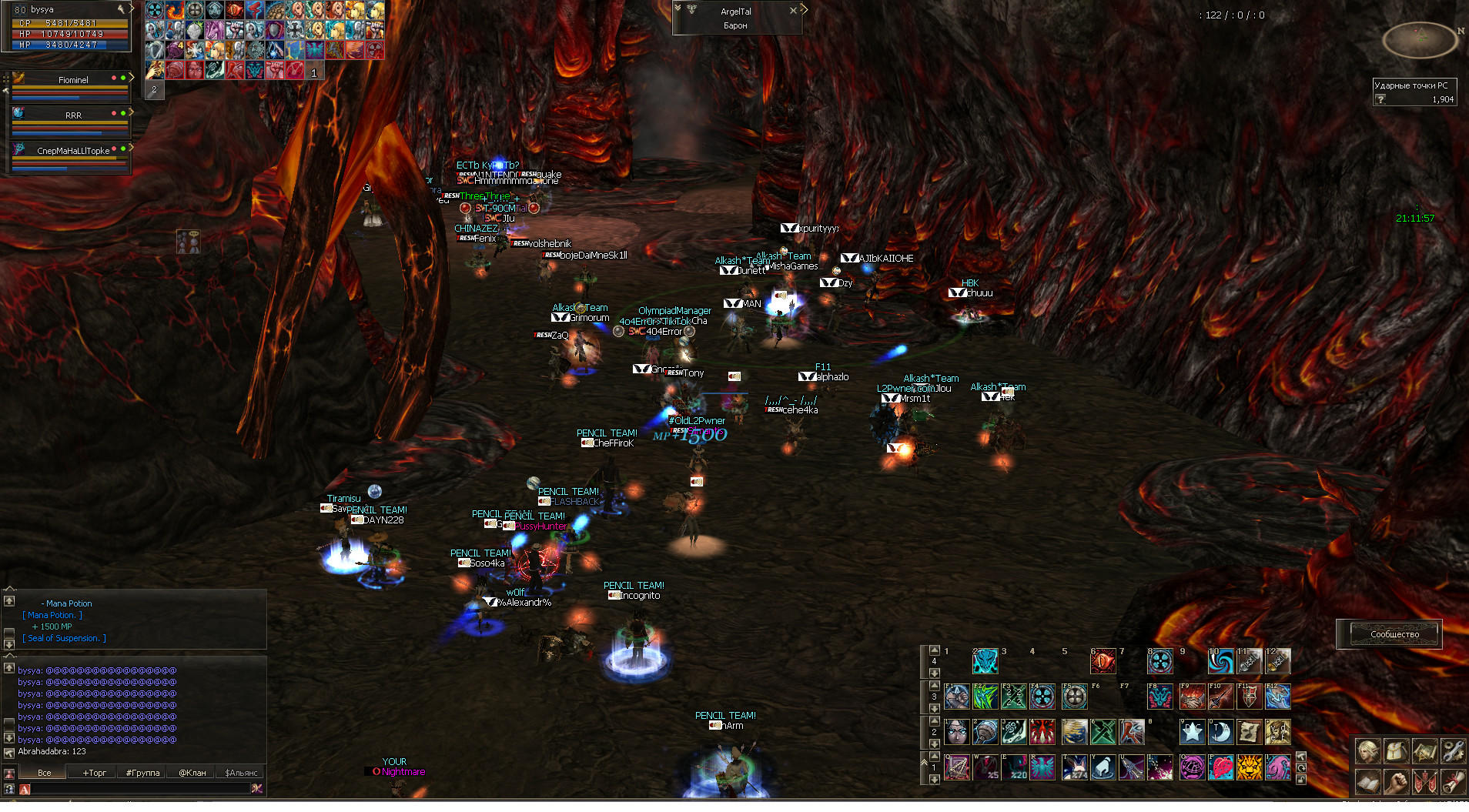1469x812 pixels.
Task: Switch to the $Альянс chat tab
Action: (x=241, y=773)
